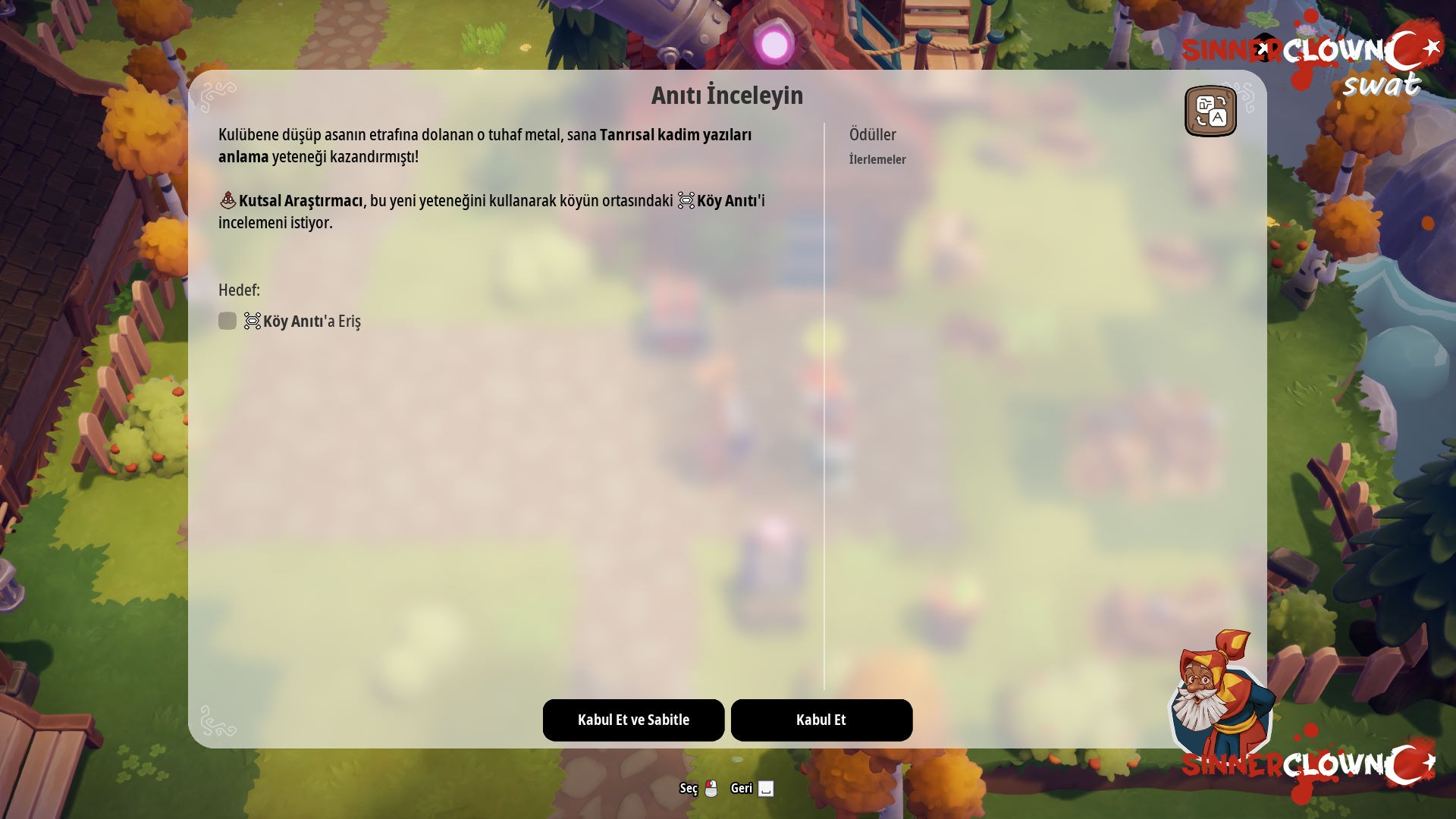Click the left mouse button icon beside Seç

click(x=711, y=789)
